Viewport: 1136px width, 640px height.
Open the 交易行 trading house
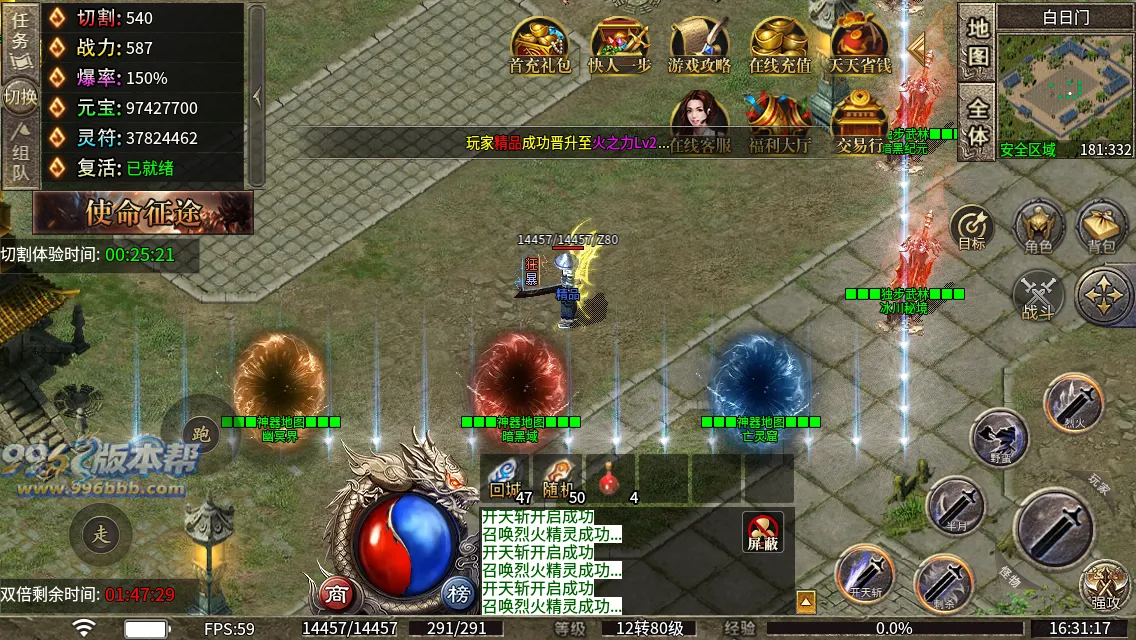click(x=859, y=122)
